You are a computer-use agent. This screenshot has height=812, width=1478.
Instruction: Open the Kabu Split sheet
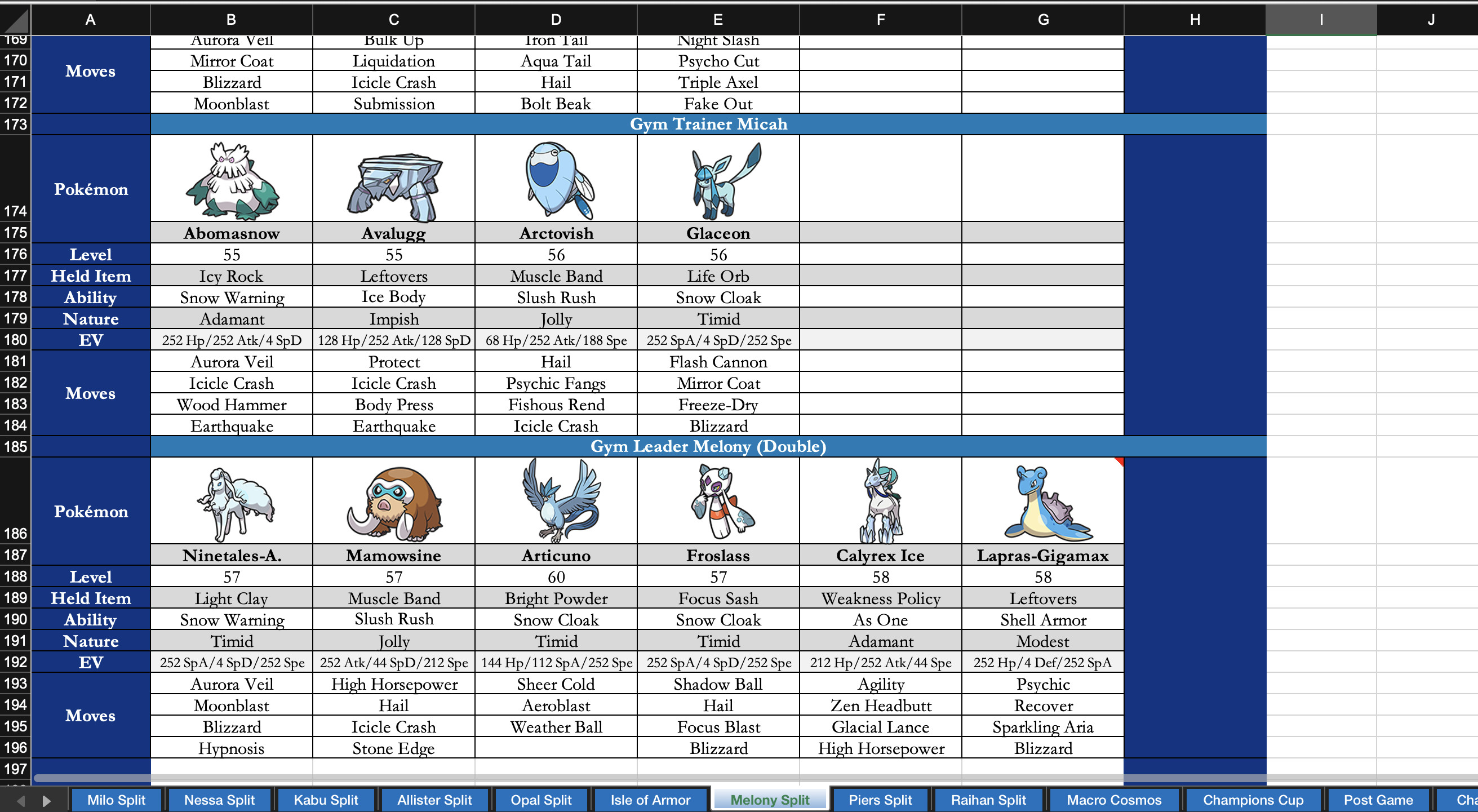pyautogui.click(x=325, y=800)
